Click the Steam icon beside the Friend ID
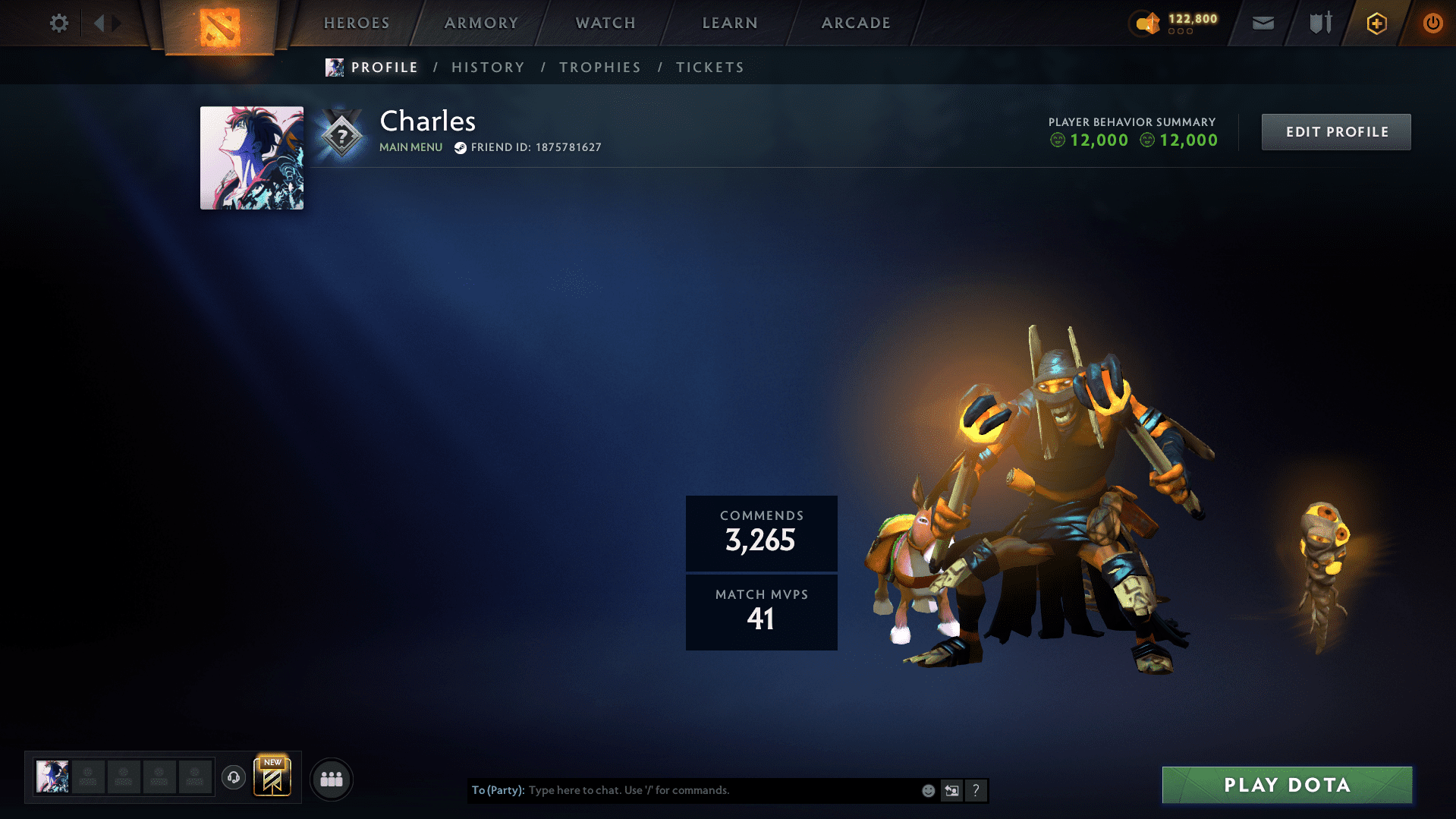The width and height of the screenshot is (1456, 819). [x=459, y=147]
